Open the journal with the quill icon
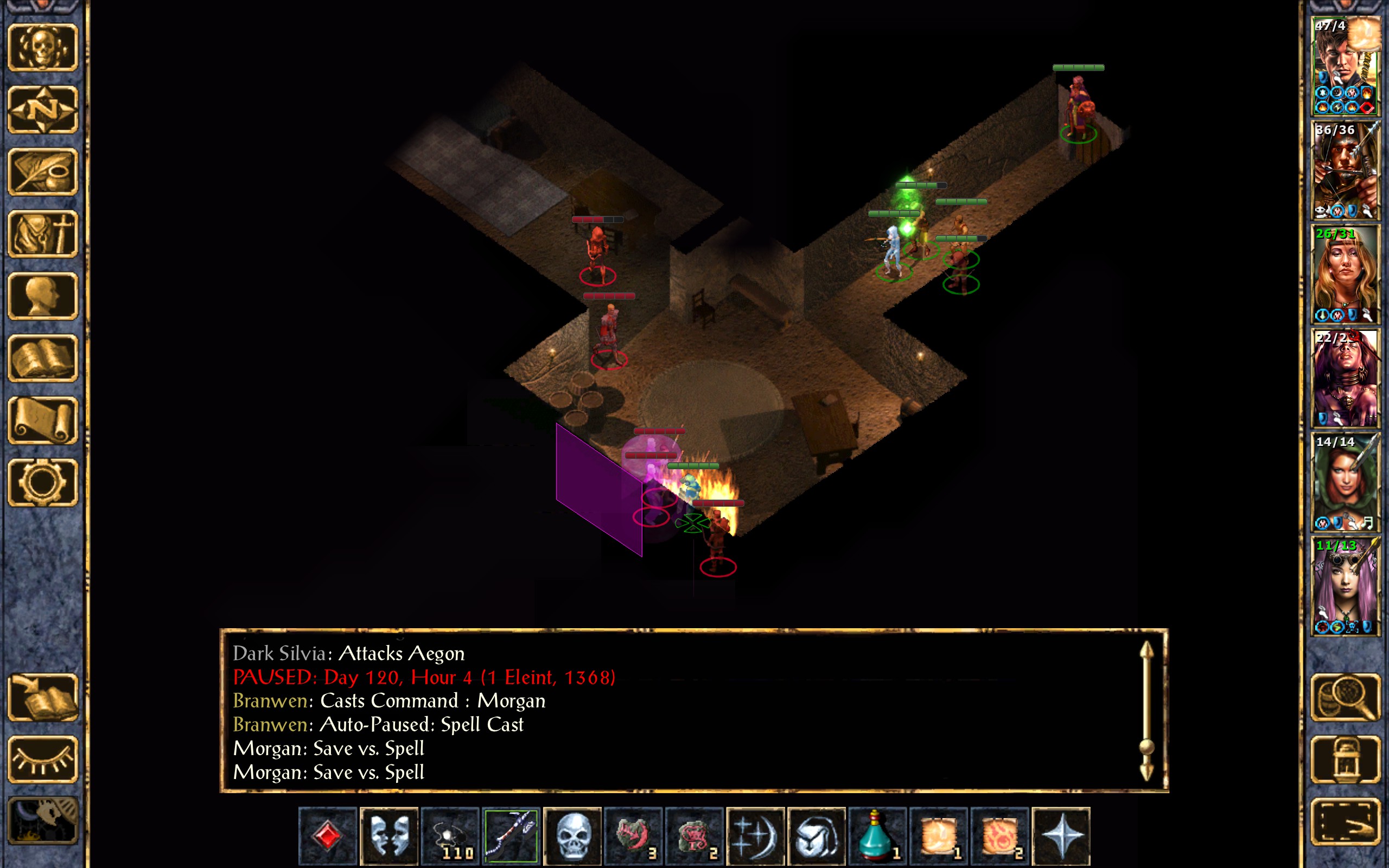1389x868 pixels. (x=43, y=171)
